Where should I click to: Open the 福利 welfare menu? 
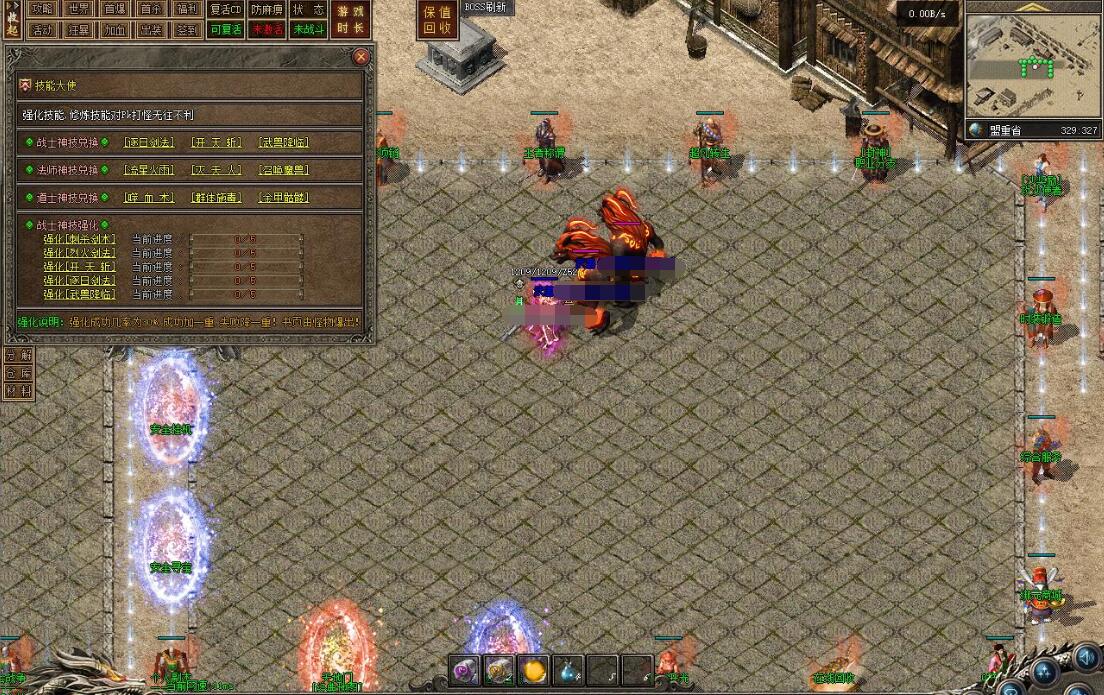186,9
